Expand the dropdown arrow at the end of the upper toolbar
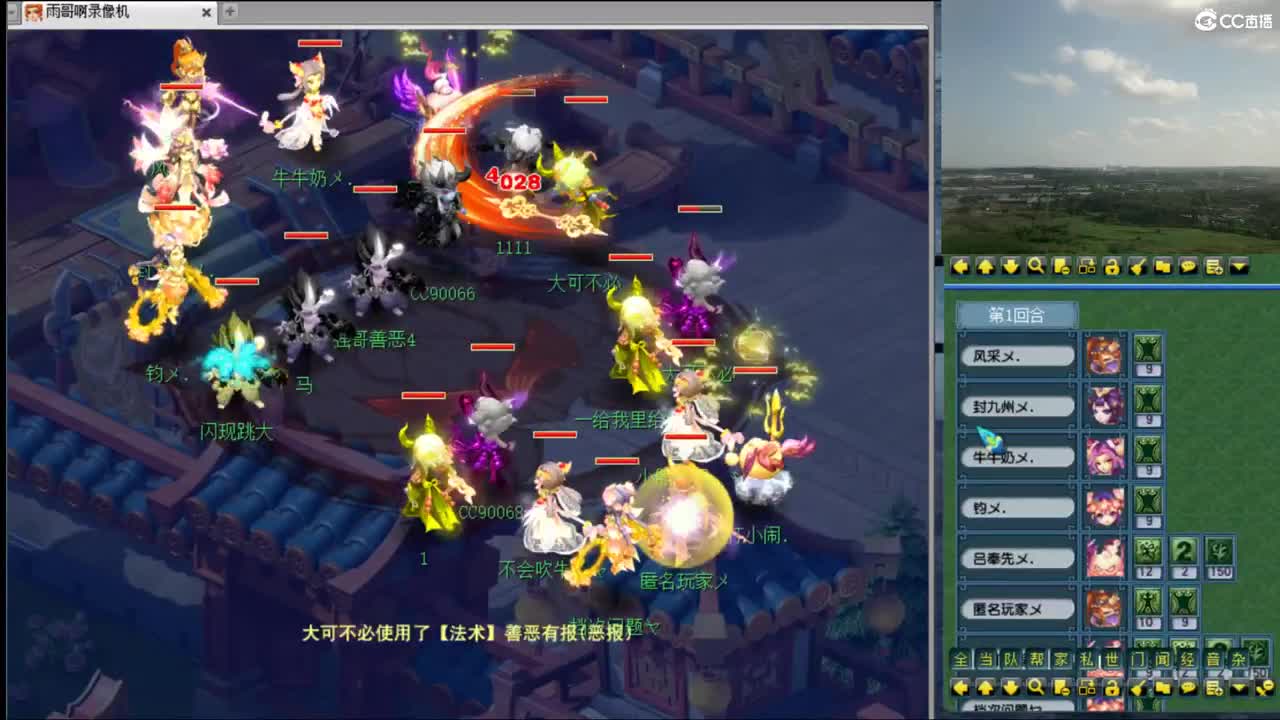Image resolution: width=1280 pixels, height=720 pixels. (x=1239, y=265)
